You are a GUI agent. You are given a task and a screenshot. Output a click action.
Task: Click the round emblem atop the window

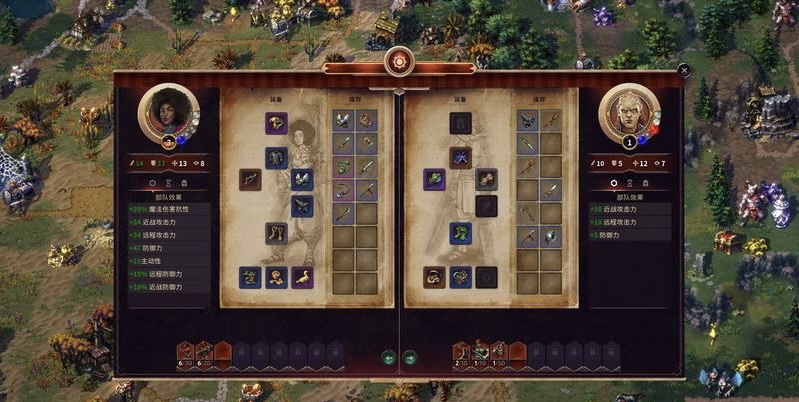pyautogui.click(x=399, y=60)
